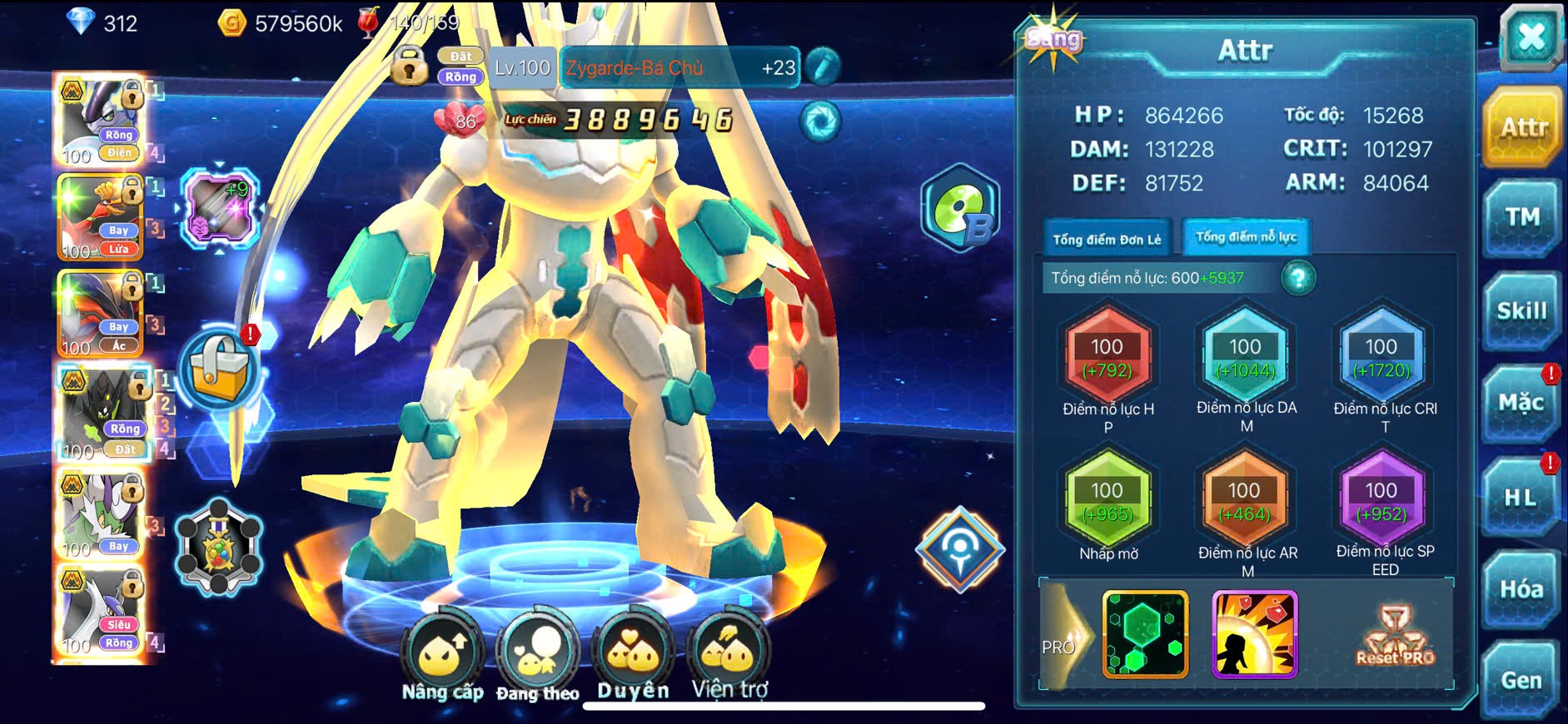Open the Nâng cấp upgrade button
Viewport: 1568px width, 724px height.
(x=443, y=657)
